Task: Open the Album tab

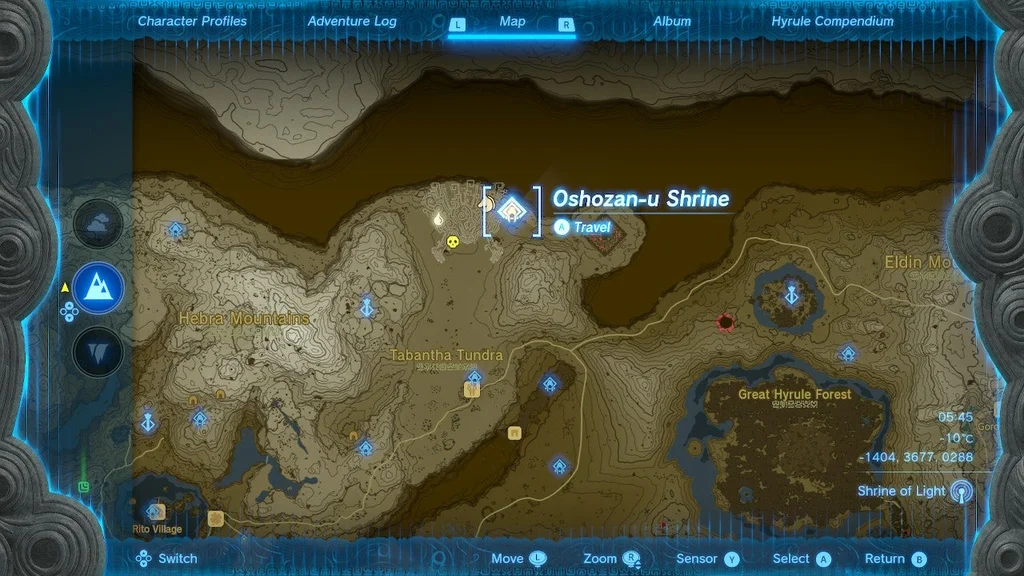Action: [x=672, y=21]
